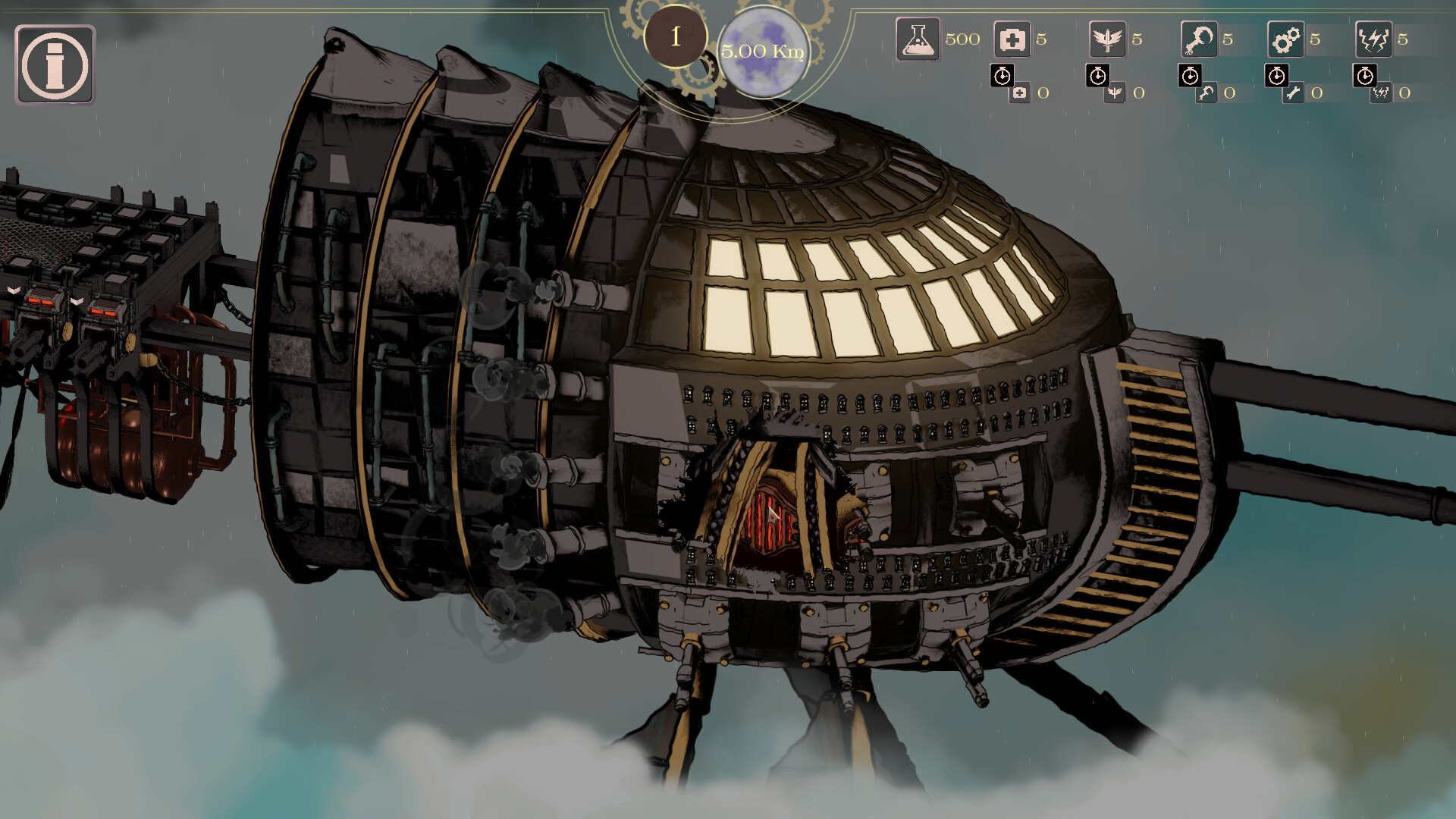Select the twin gears engineer icon
The height and width of the screenshot is (819, 1456).
coord(1286,39)
